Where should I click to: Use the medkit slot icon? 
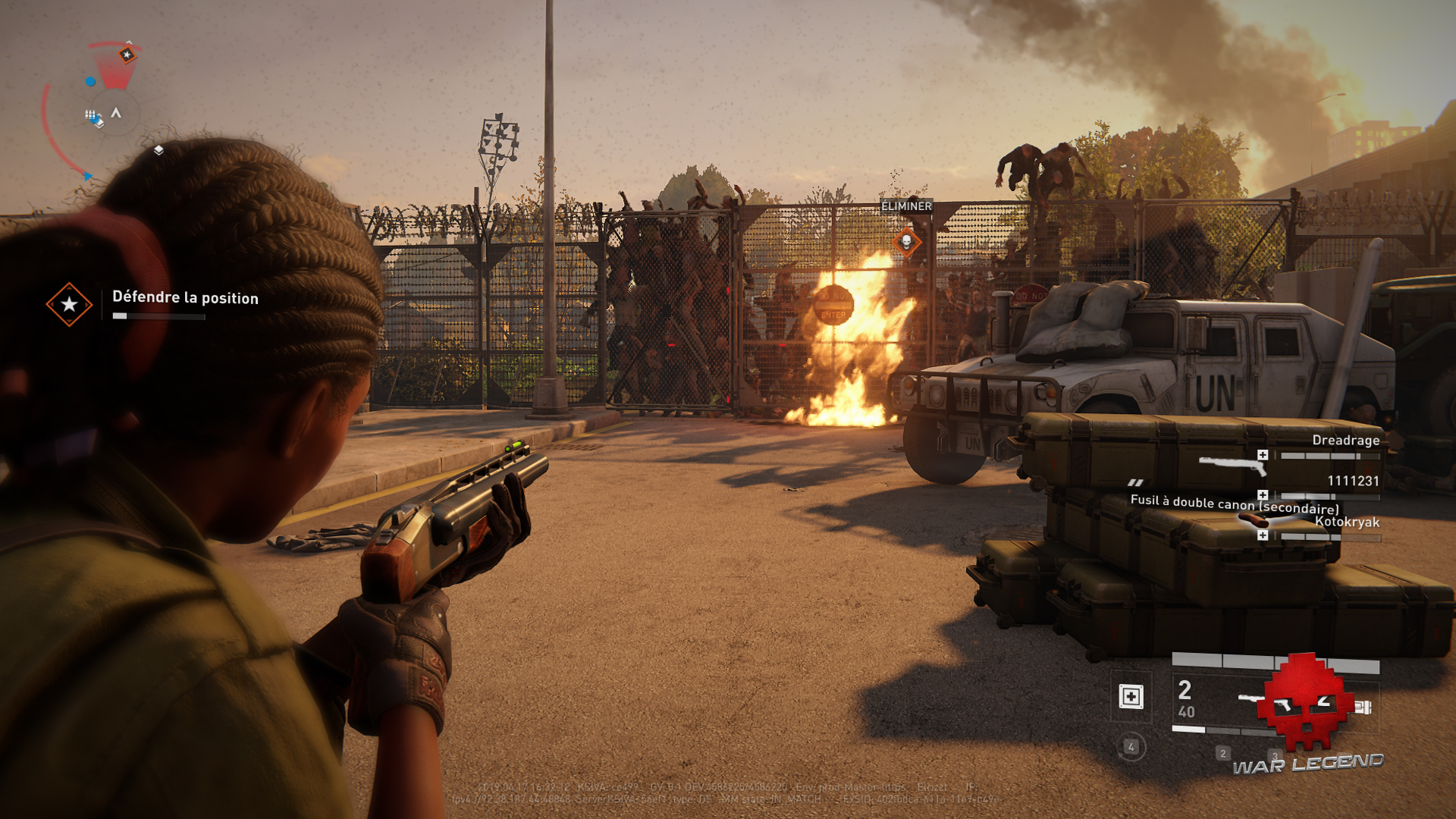tap(1131, 696)
